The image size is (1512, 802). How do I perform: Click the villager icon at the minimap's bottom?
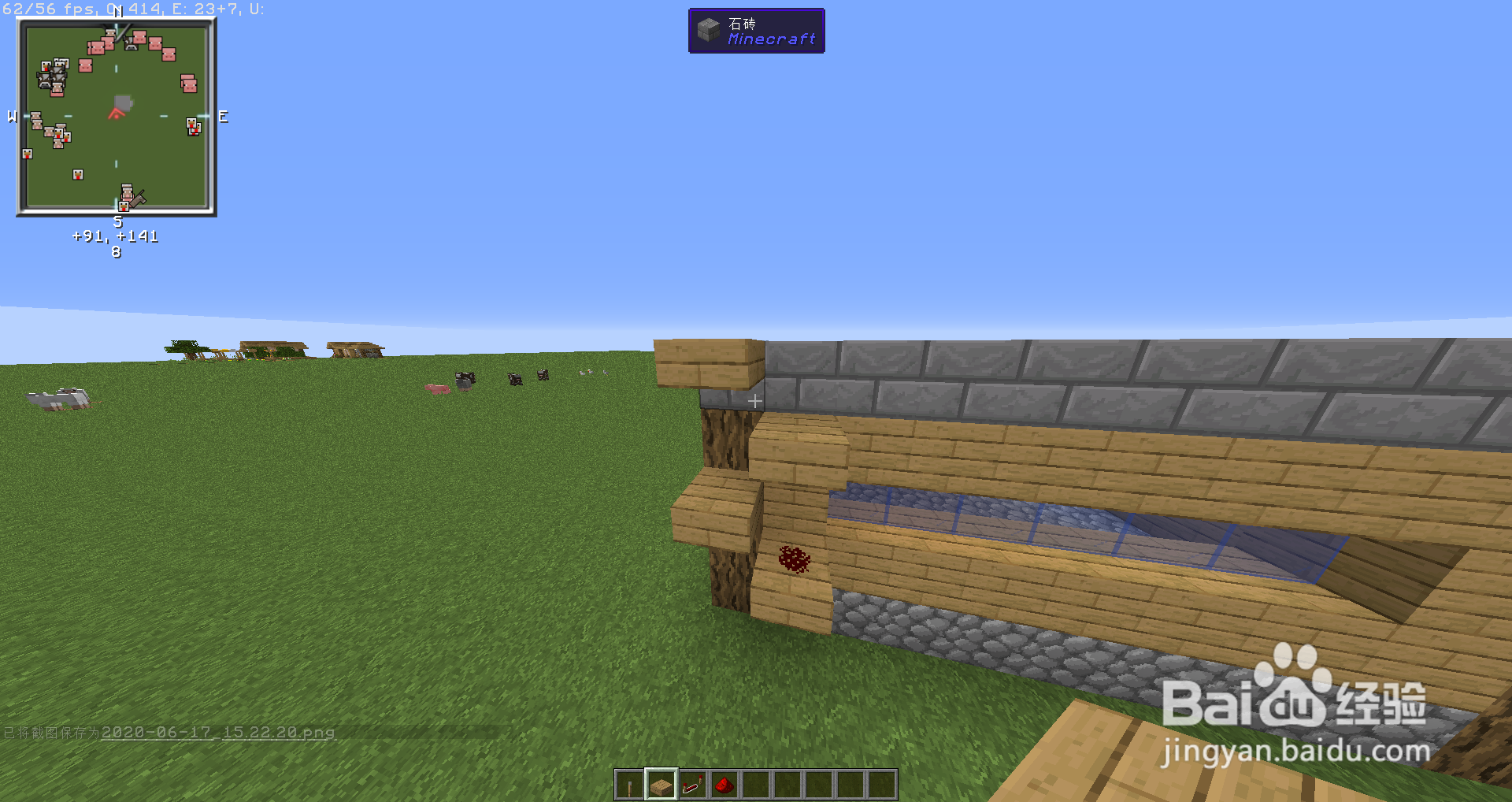pyautogui.click(x=126, y=193)
